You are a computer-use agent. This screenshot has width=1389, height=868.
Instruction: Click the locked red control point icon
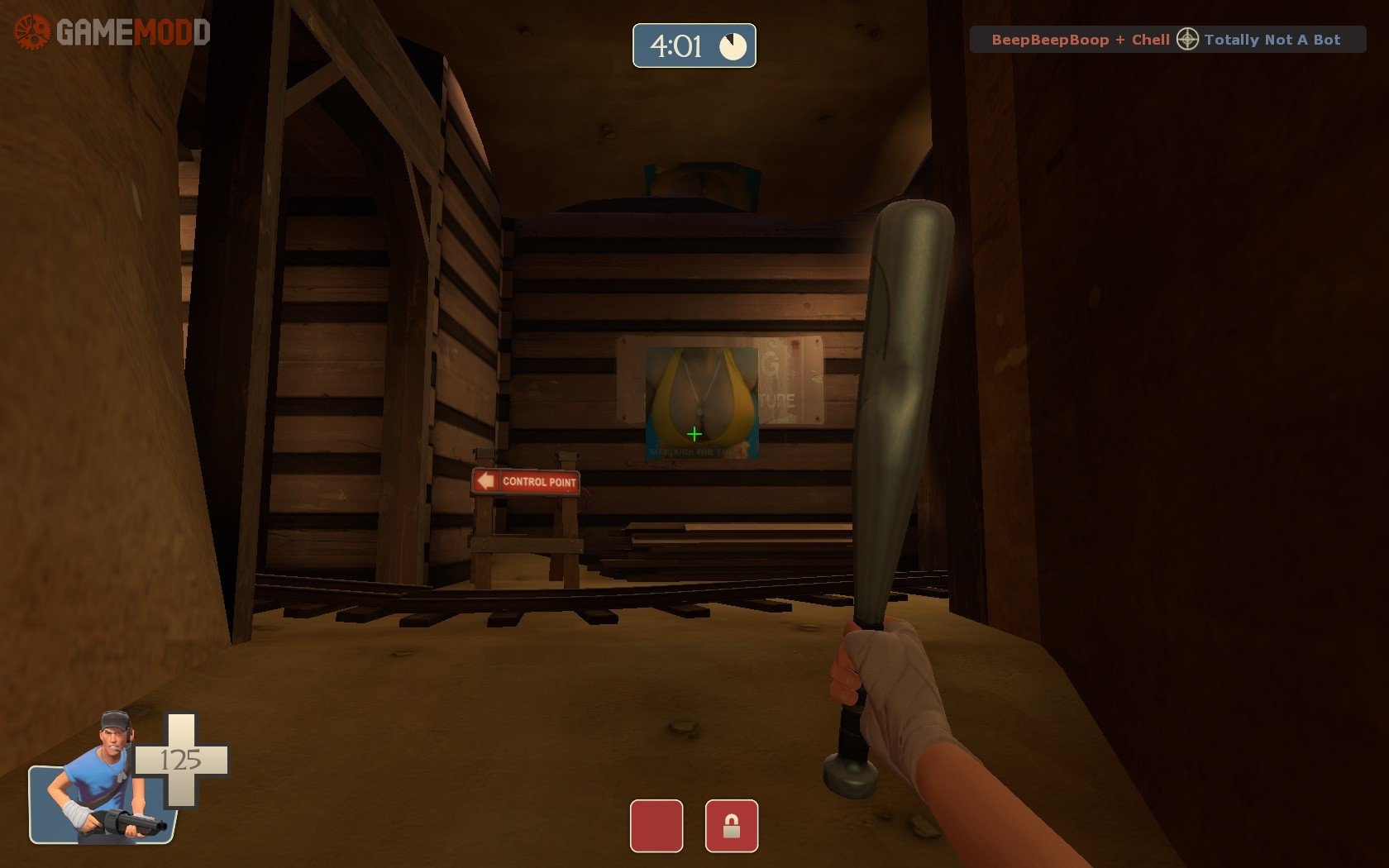731,825
